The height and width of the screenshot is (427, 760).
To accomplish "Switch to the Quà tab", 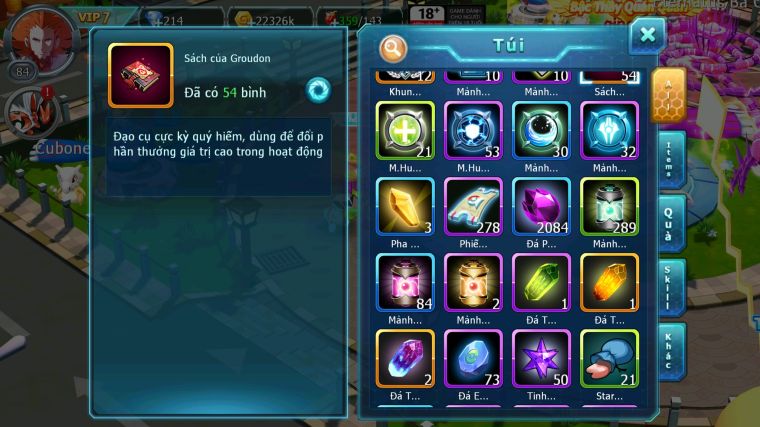I will (671, 222).
